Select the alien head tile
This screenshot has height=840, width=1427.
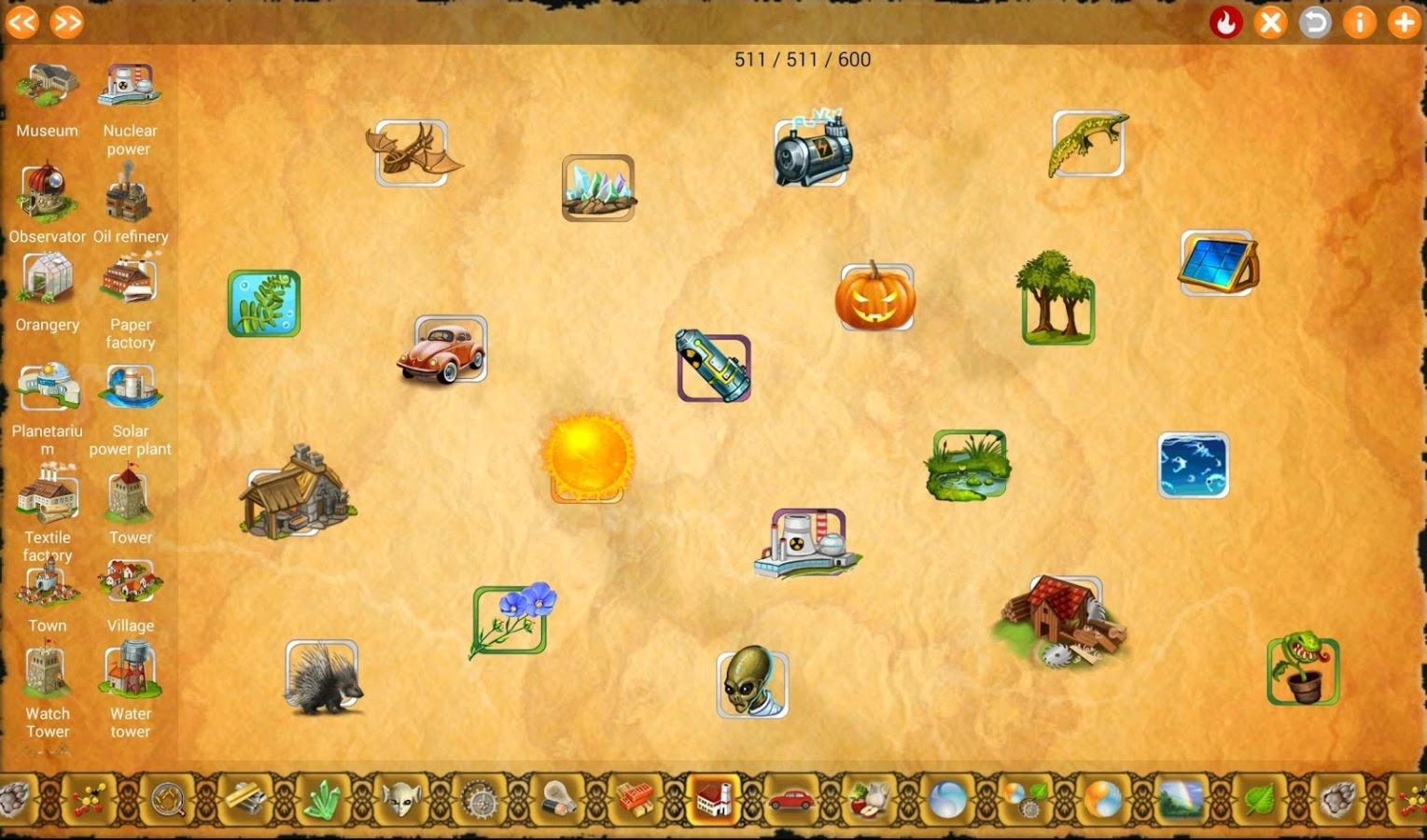(751, 682)
